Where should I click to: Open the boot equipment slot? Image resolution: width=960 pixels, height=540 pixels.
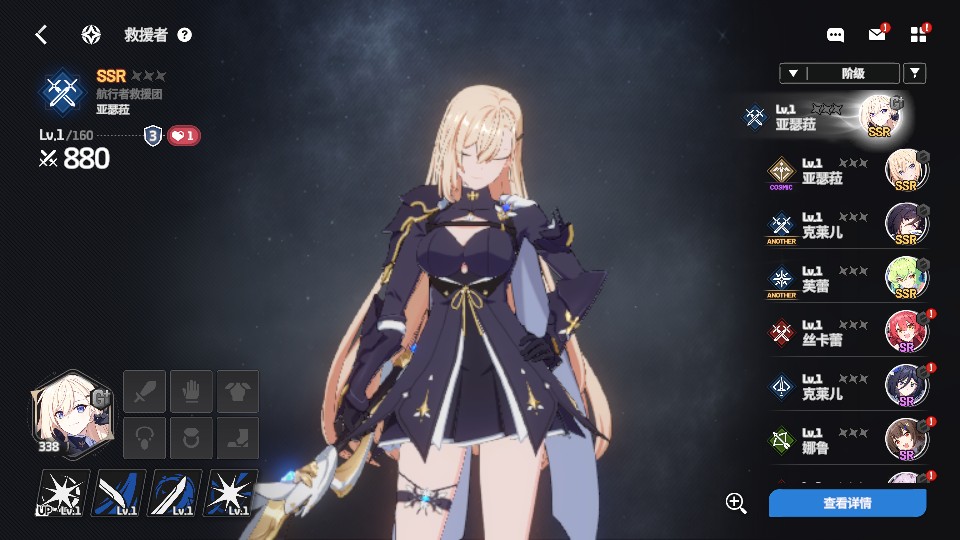point(238,438)
